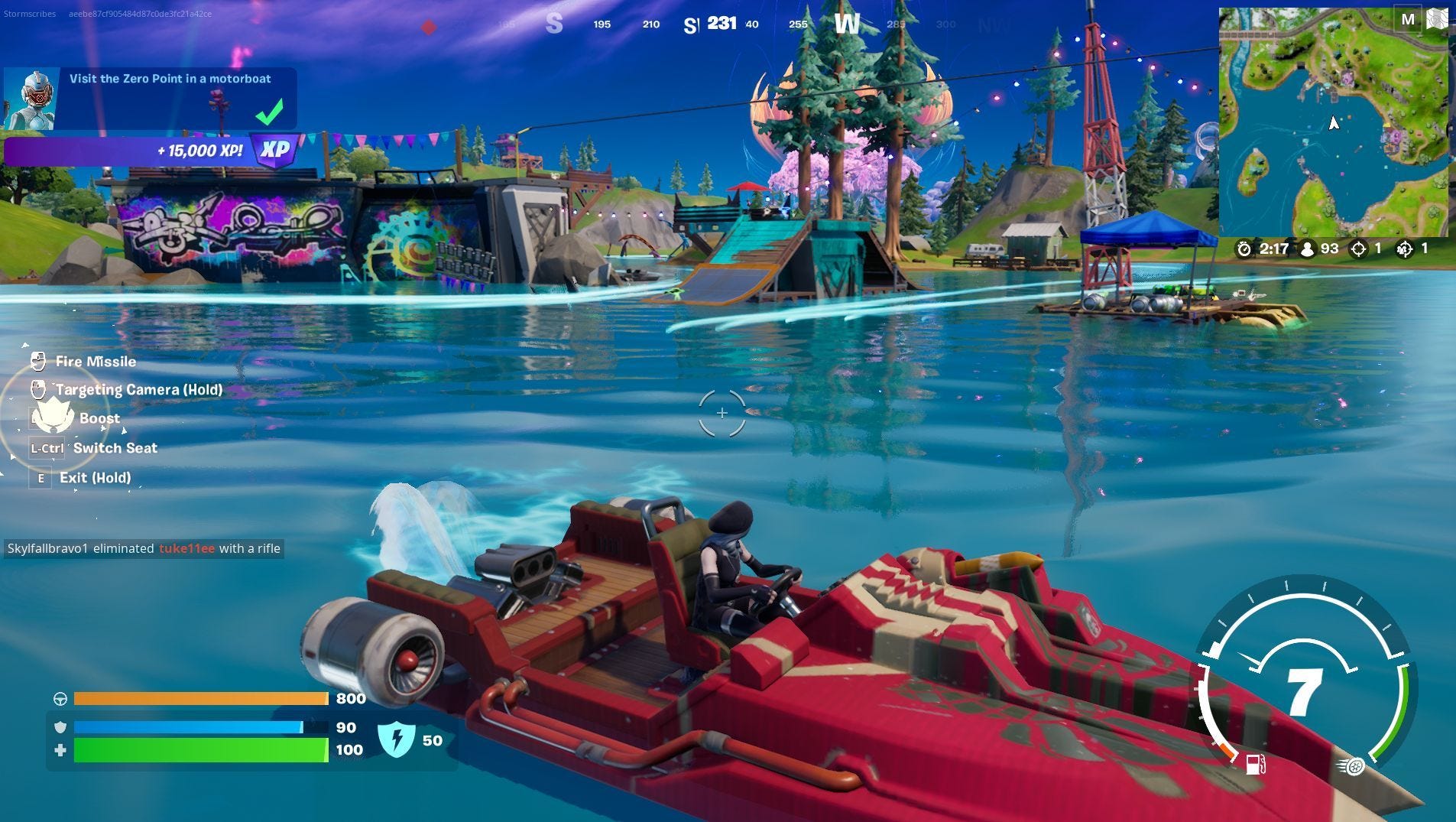Open the full map via the M indicator
This screenshot has height=822, width=1456.
tap(1409, 18)
